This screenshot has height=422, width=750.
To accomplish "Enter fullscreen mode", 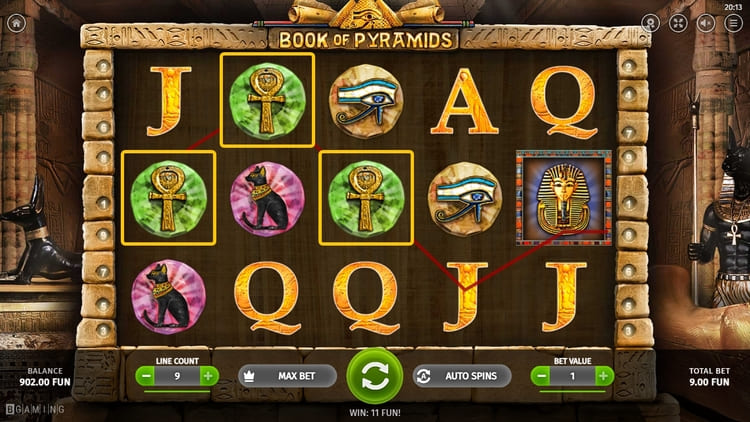I will click(x=679, y=22).
